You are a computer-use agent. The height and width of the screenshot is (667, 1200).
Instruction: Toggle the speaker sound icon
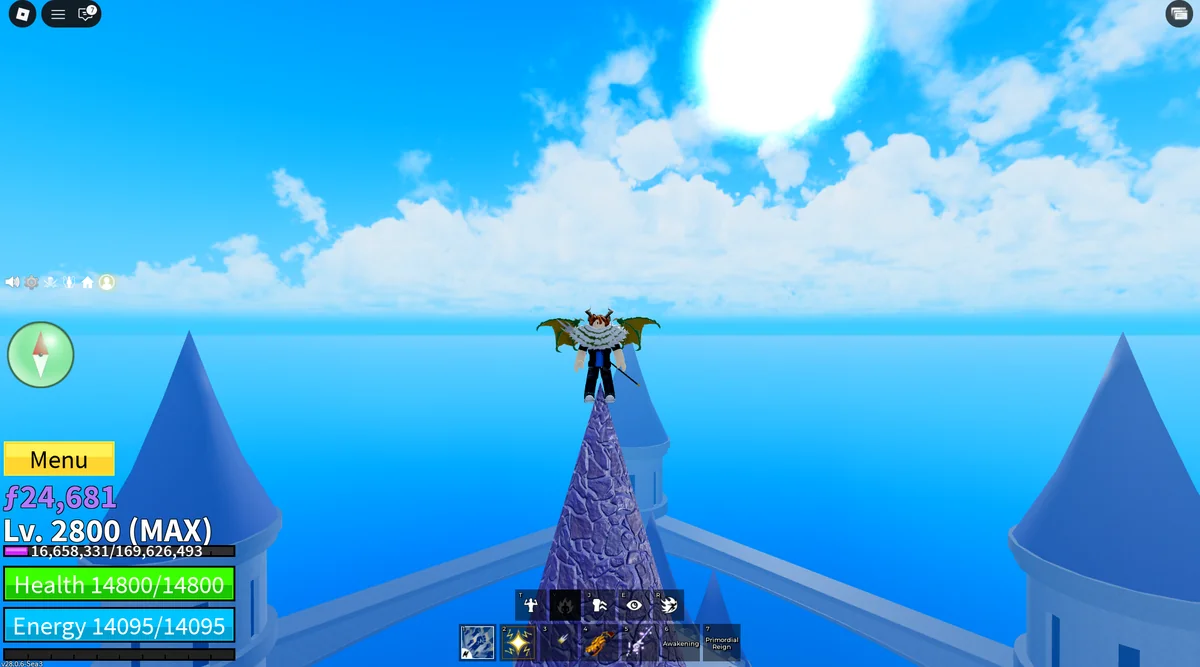coord(12,282)
